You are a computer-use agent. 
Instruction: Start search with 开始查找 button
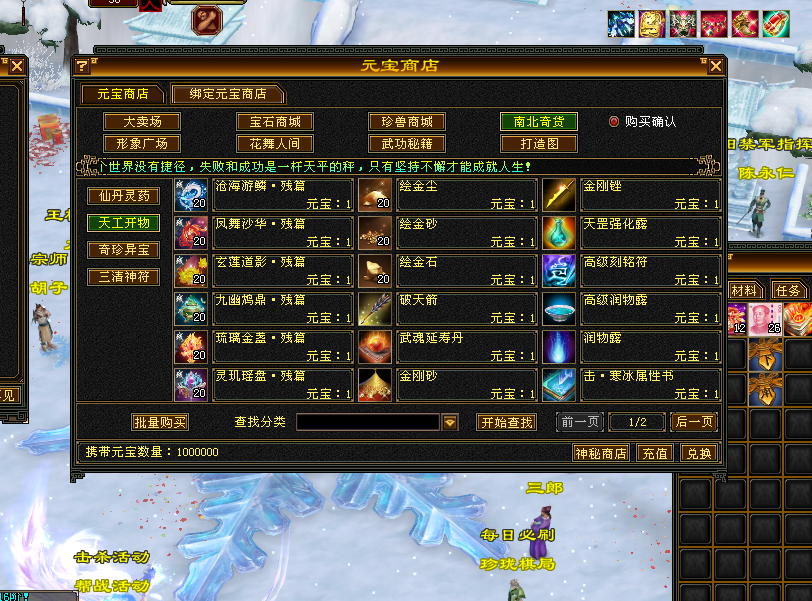[506, 423]
